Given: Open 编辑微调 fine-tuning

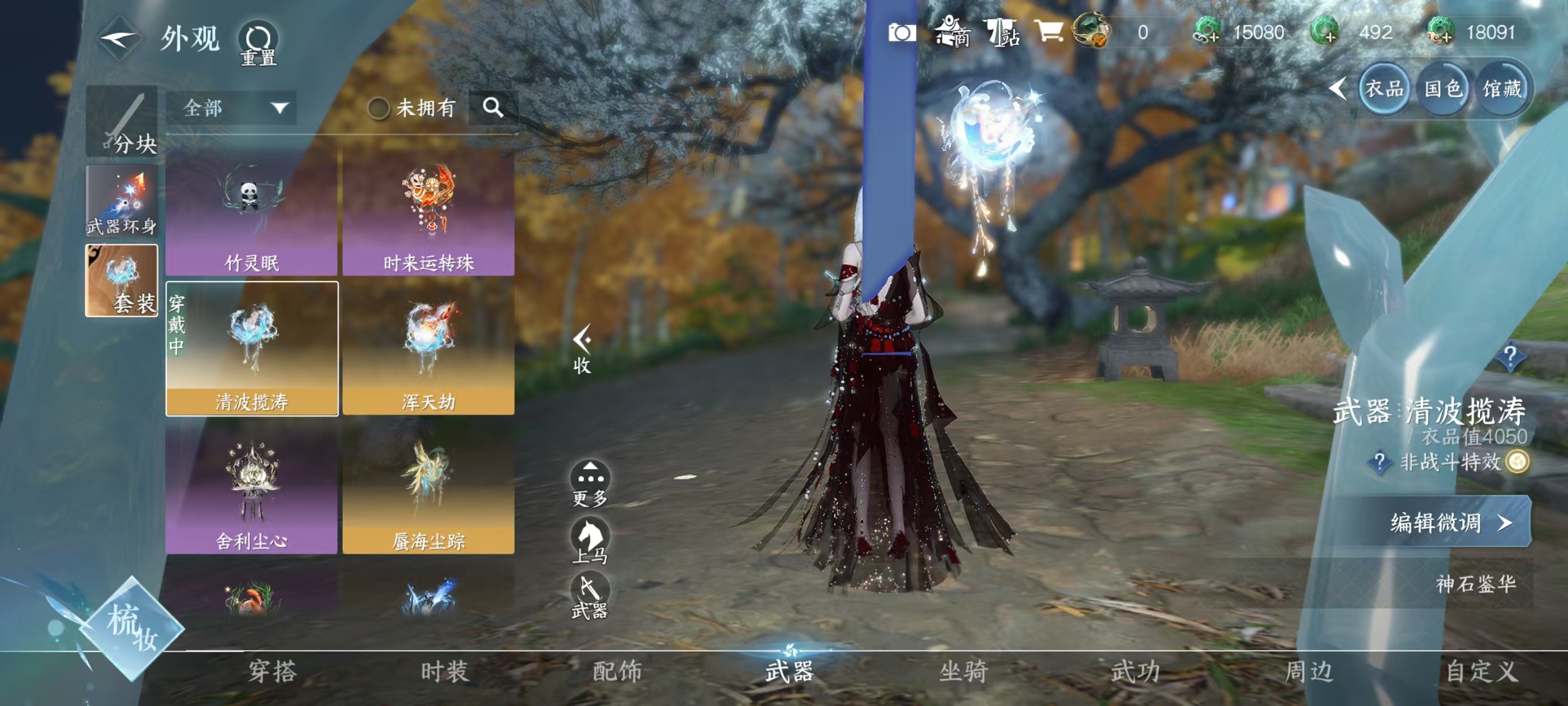Looking at the screenshot, I should click(1449, 522).
